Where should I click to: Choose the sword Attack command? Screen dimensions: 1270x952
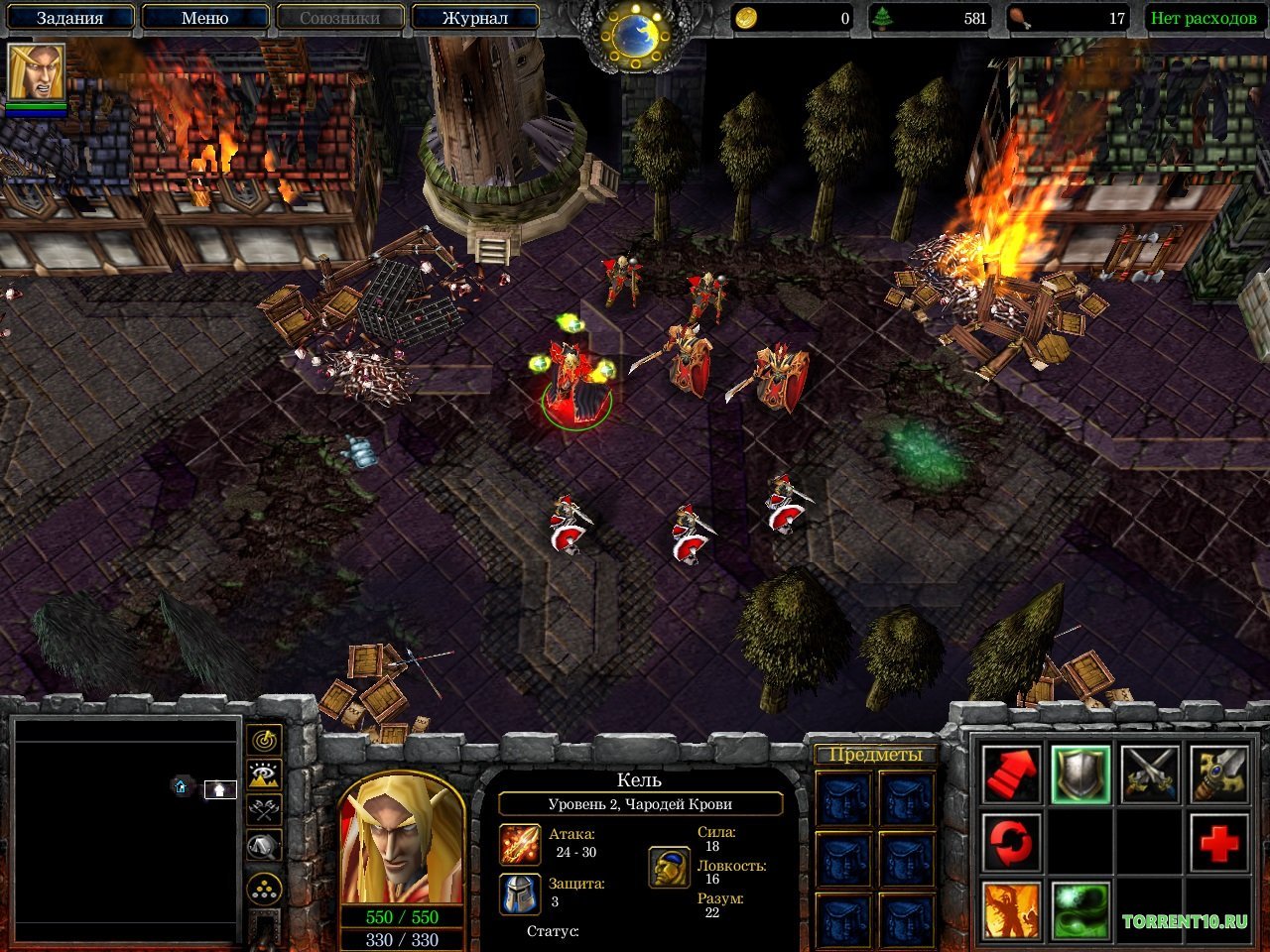point(1218,774)
